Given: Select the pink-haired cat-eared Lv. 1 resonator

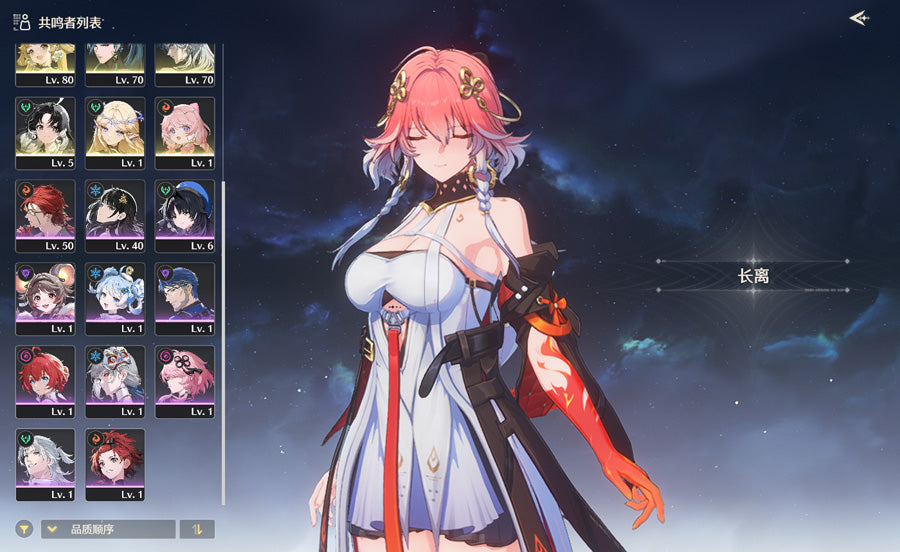Looking at the screenshot, I should pos(185,132).
